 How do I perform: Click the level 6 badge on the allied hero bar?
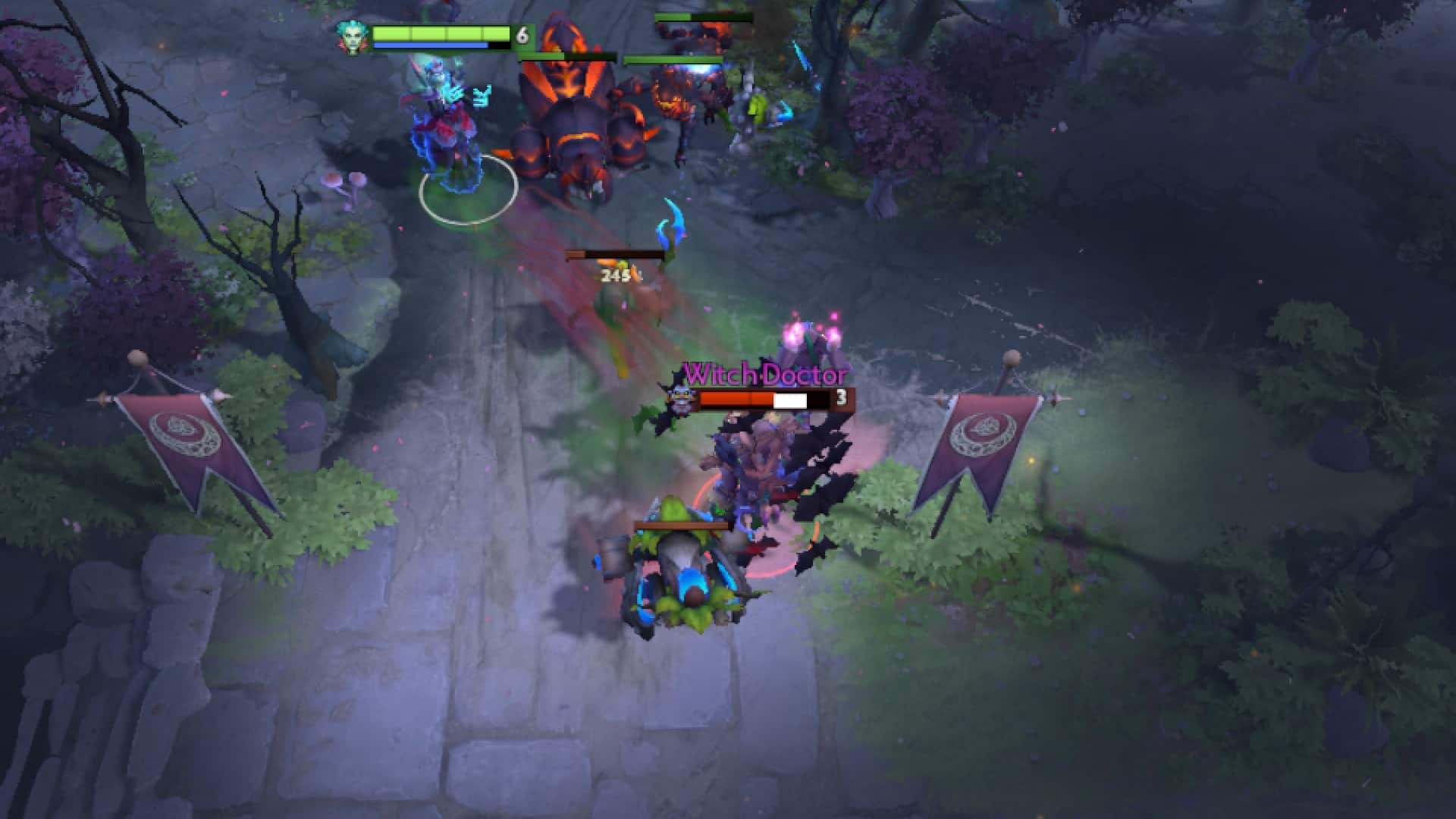522,34
